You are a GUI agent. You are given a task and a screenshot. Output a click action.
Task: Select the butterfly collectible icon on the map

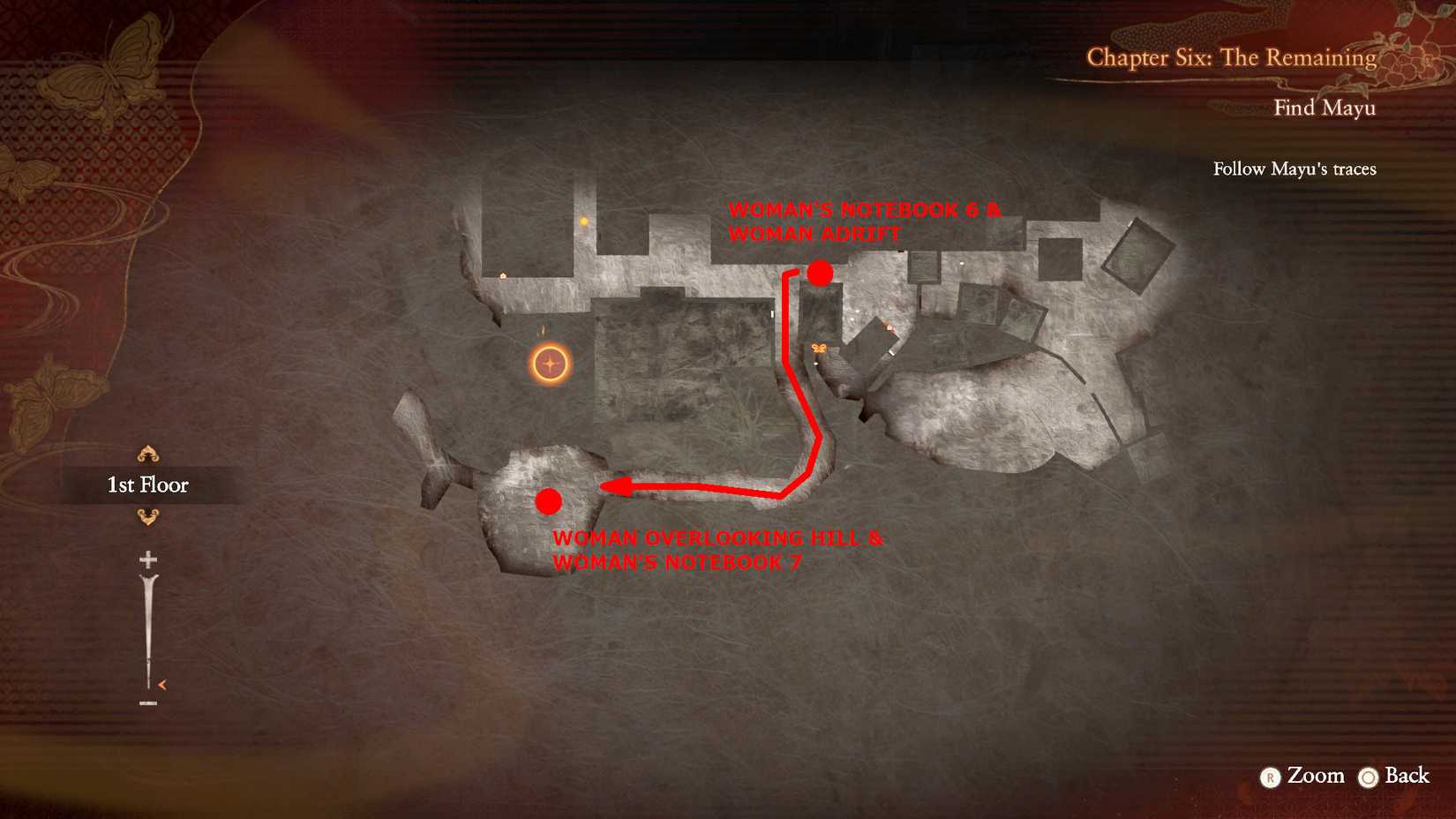coord(819,348)
